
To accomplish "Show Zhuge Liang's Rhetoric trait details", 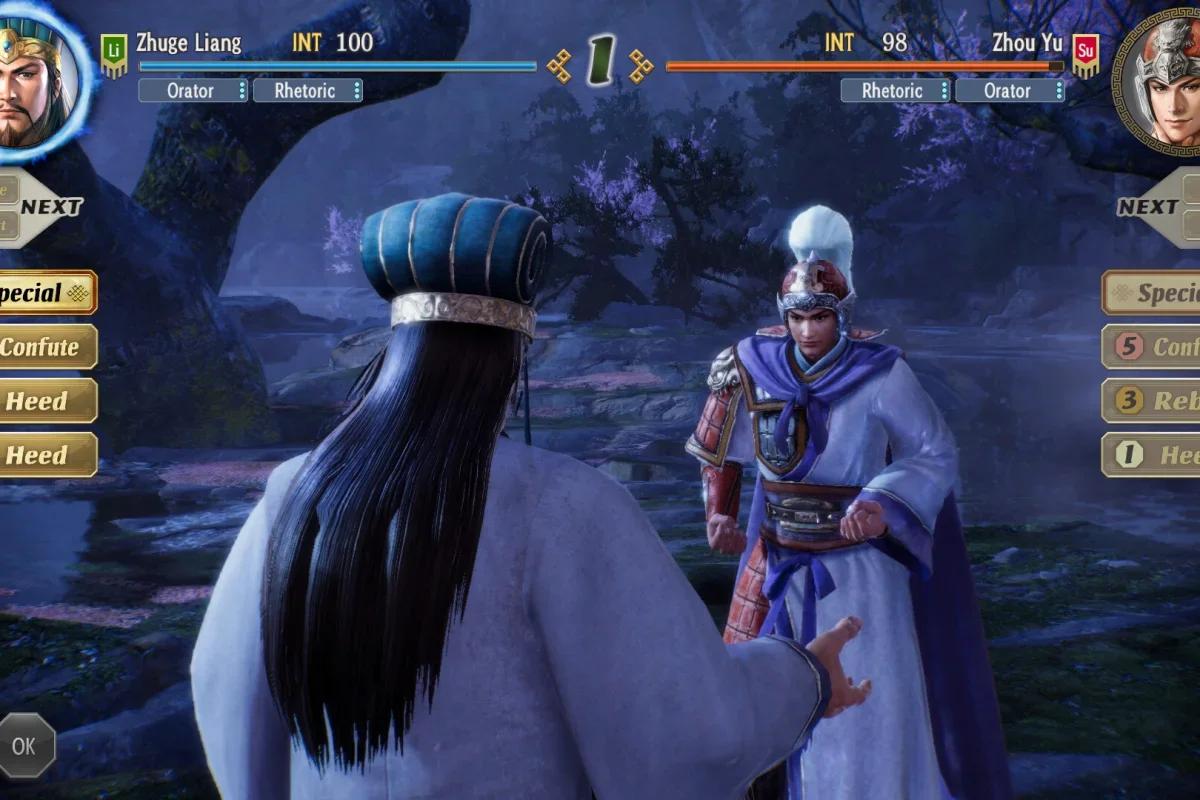I will point(307,91).
